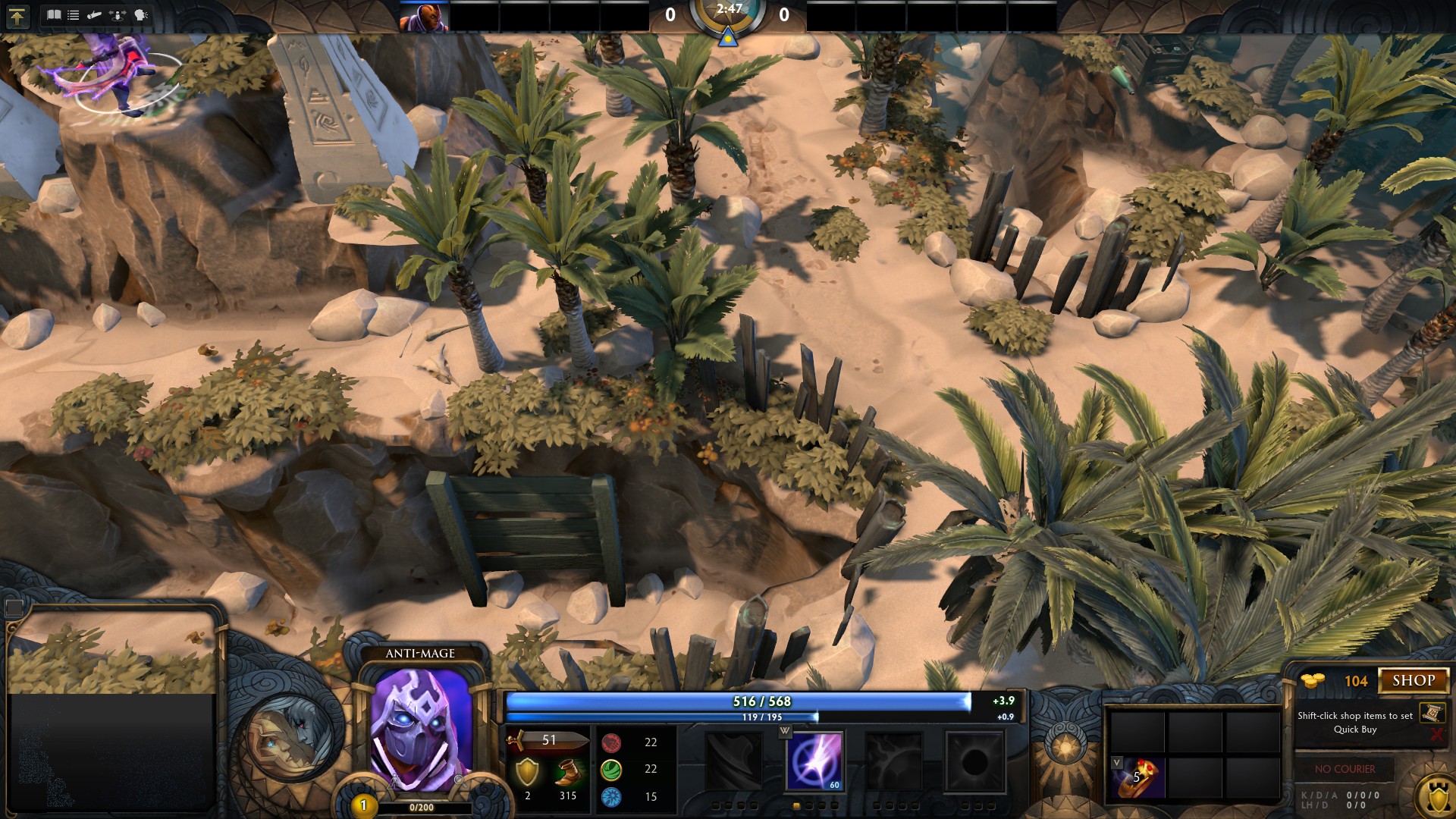
Task: Click the quick buy scroll icon
Action: click(1432, 713)
